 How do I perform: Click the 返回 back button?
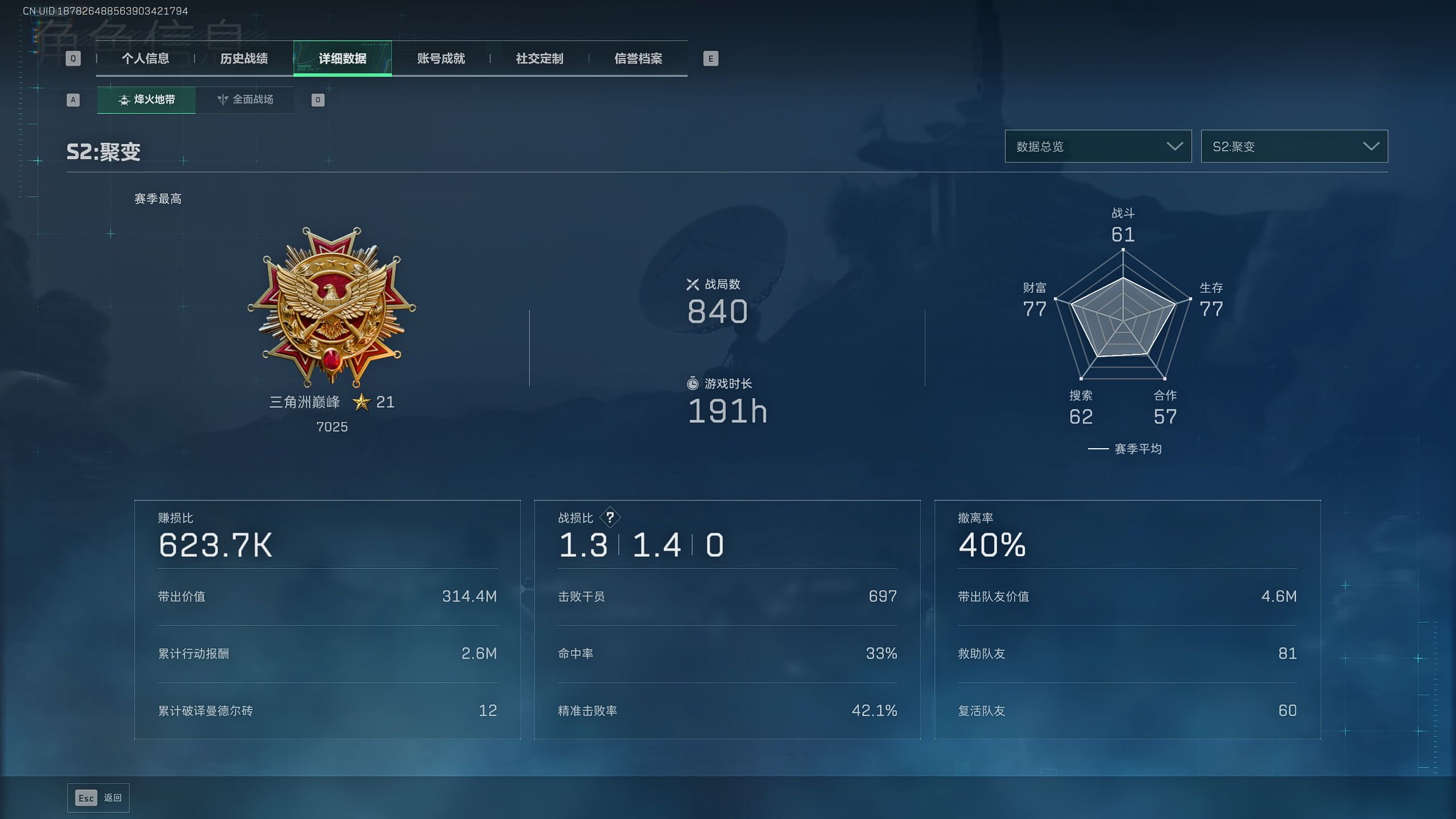coord(98,798)
